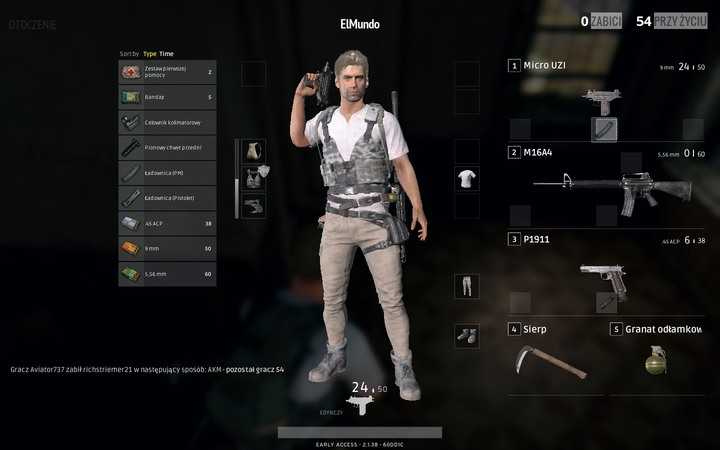Sort inventory by Type
The height and width of the screenshot is (450, 720).
150,53
